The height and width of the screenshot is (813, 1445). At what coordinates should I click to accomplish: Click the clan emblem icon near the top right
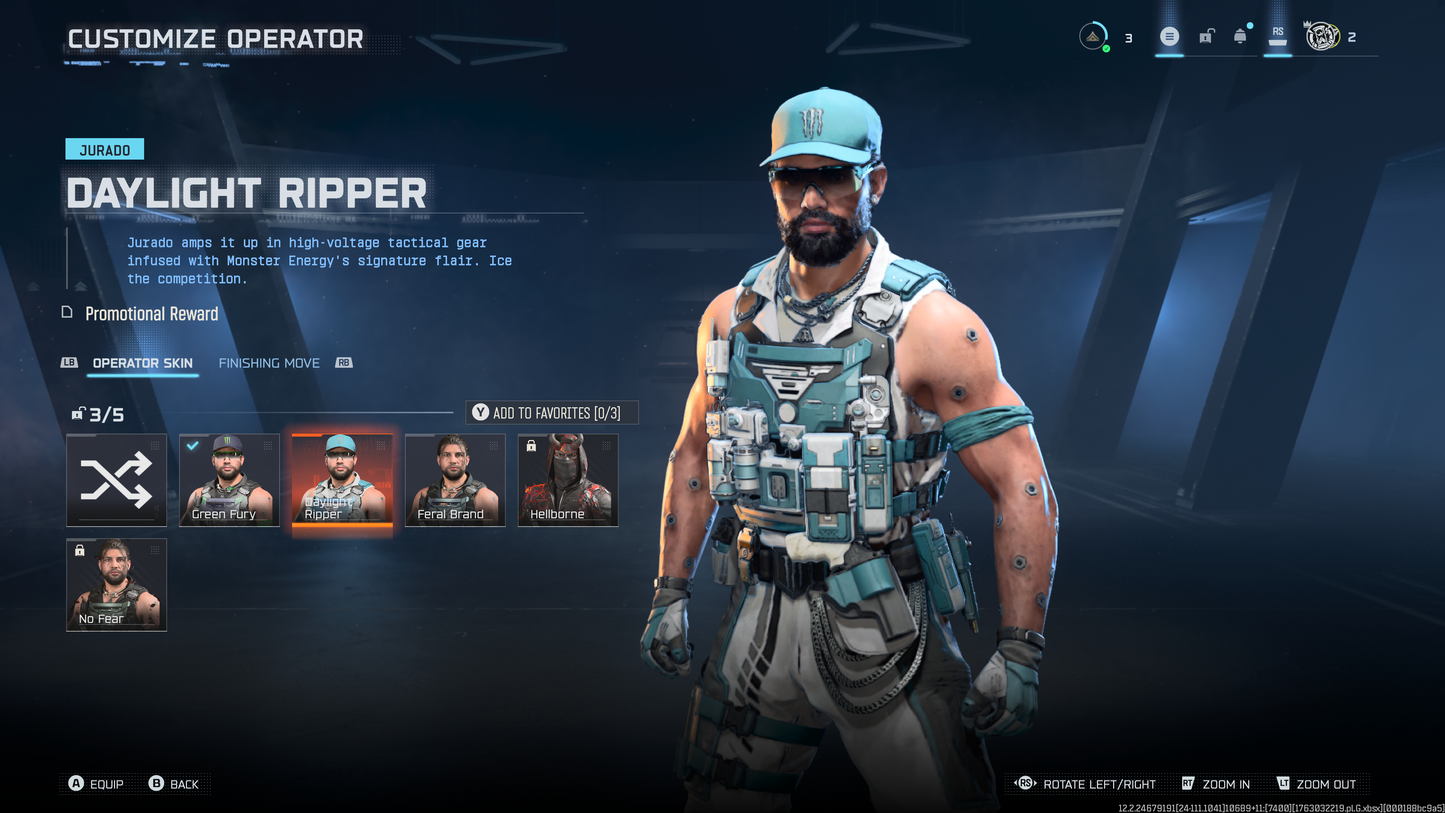click(x=1322, y=35)
